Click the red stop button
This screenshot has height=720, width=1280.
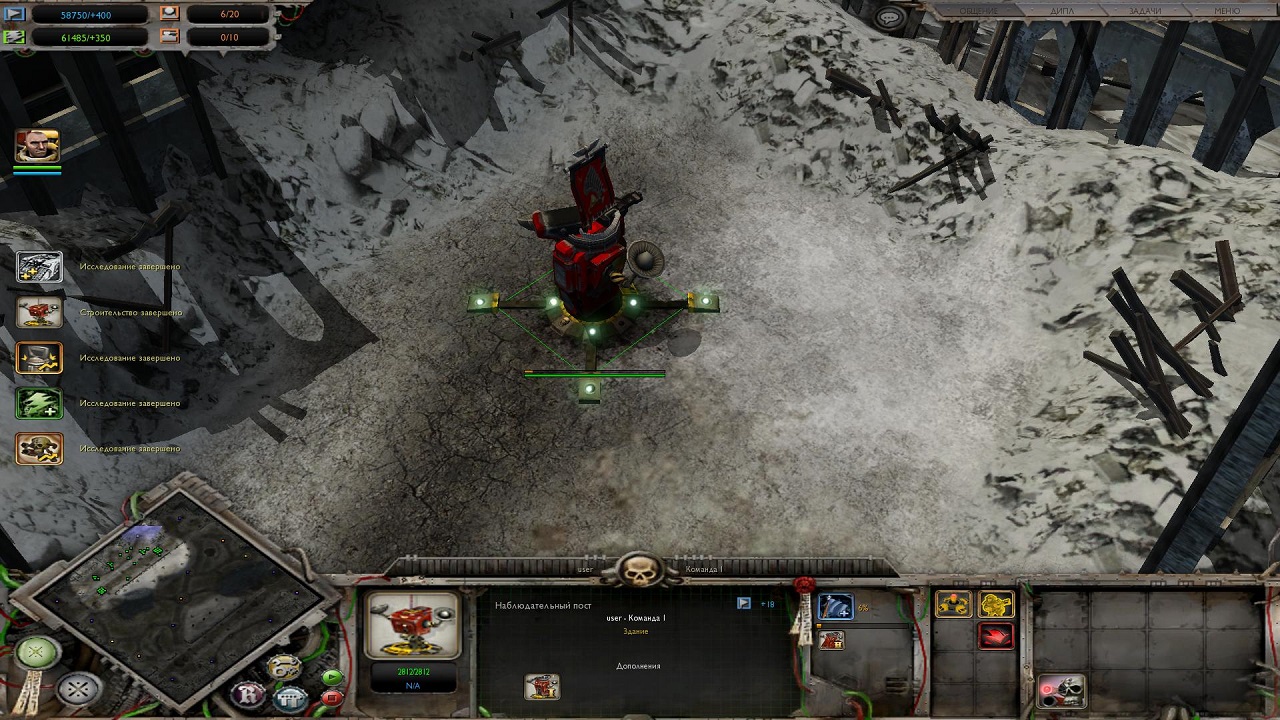coord(332,697)
